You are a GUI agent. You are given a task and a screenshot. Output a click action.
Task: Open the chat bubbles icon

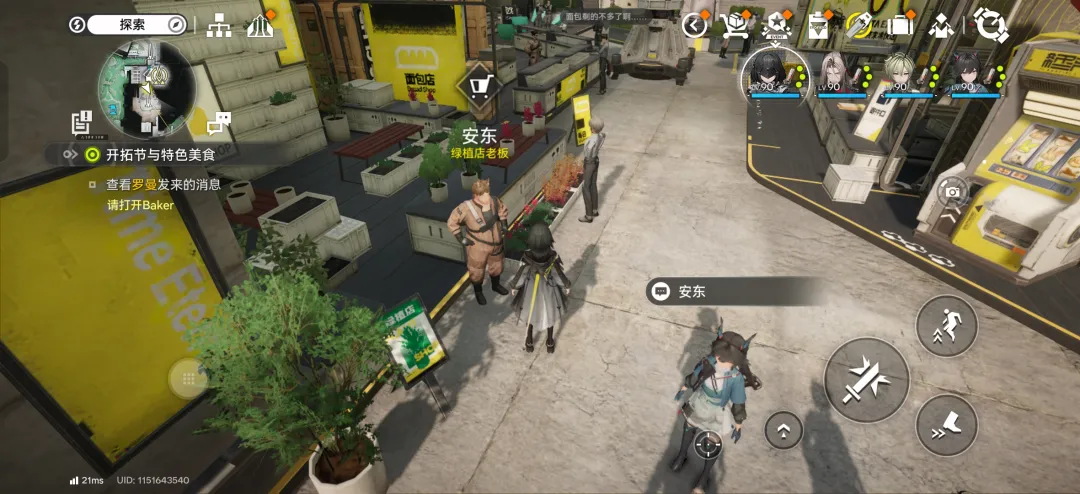pos(219,123)
